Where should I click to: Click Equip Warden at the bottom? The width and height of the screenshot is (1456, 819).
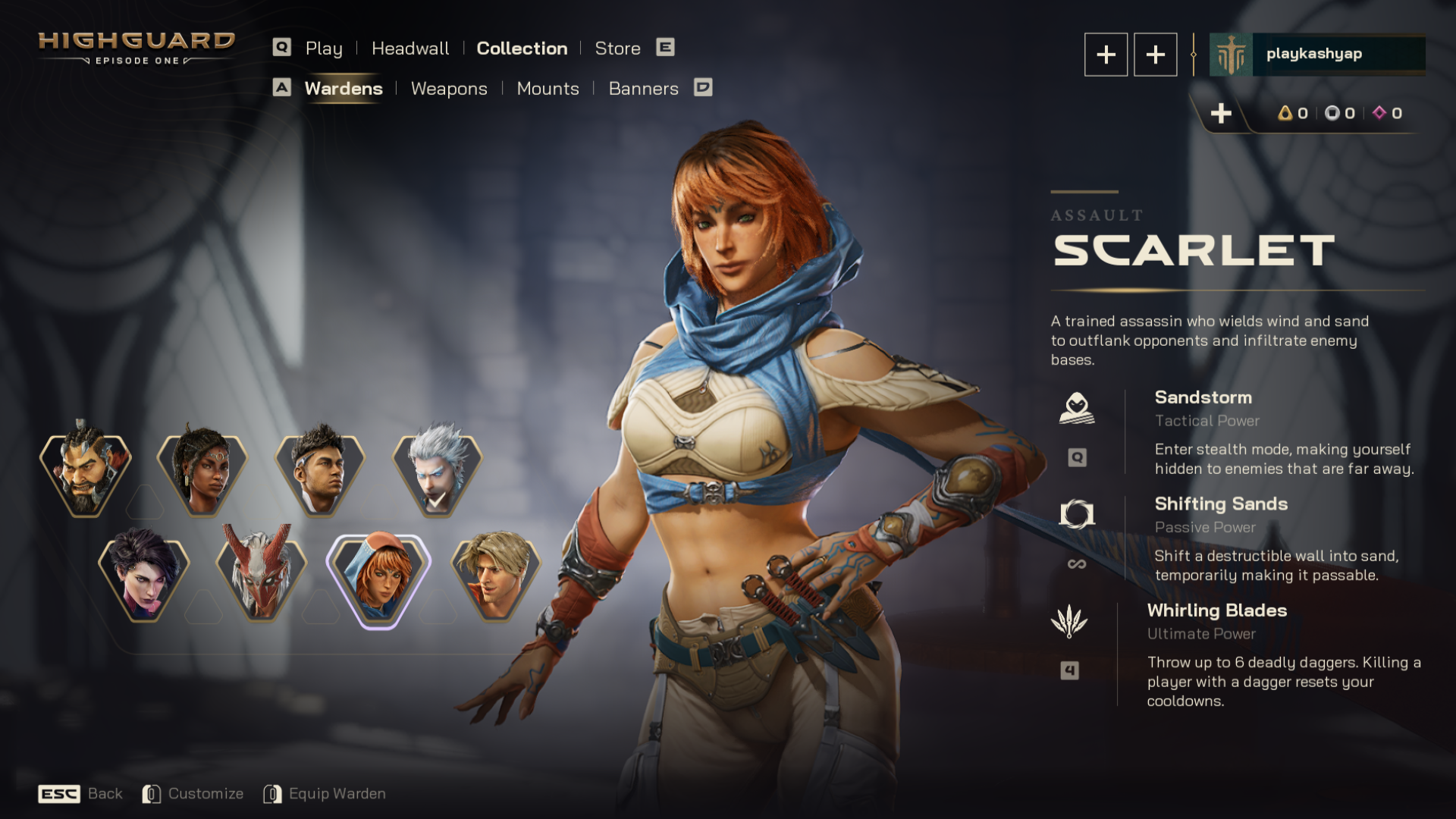click(337, 793)
